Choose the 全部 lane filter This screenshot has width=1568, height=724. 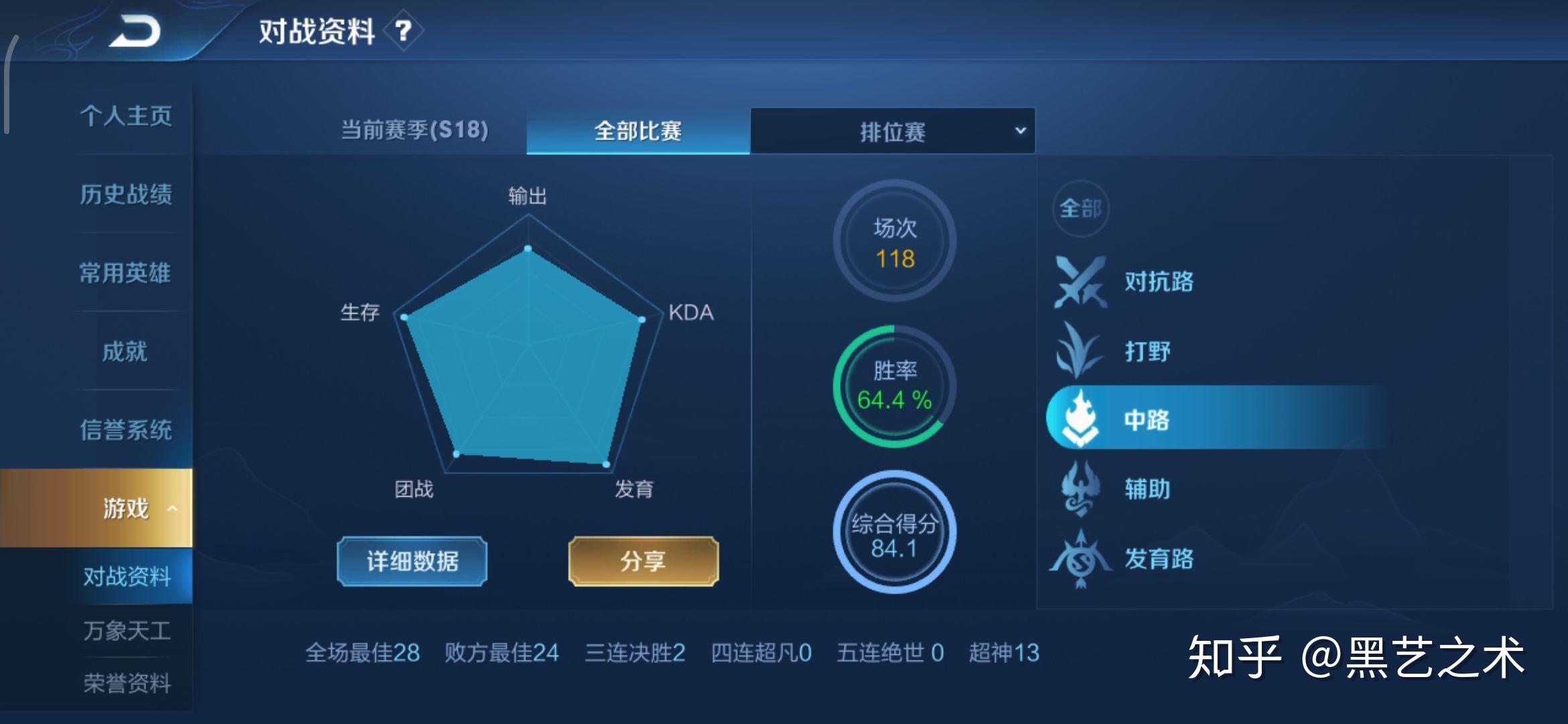1080,208
